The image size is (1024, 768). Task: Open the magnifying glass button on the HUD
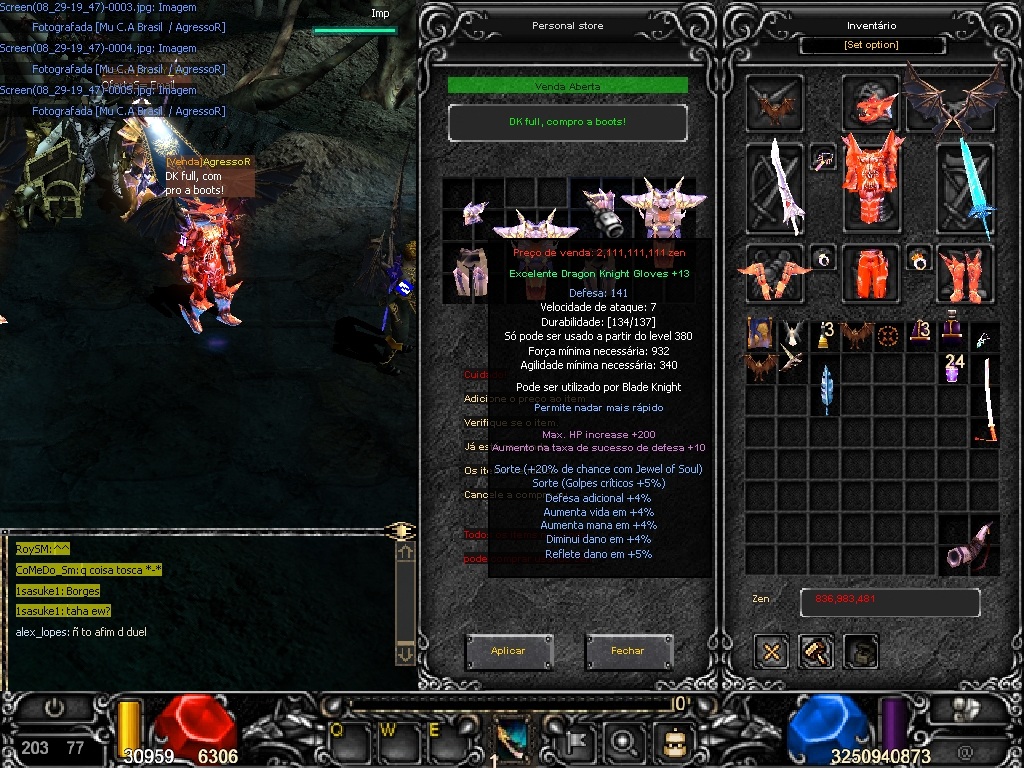[x=623, y=742]
